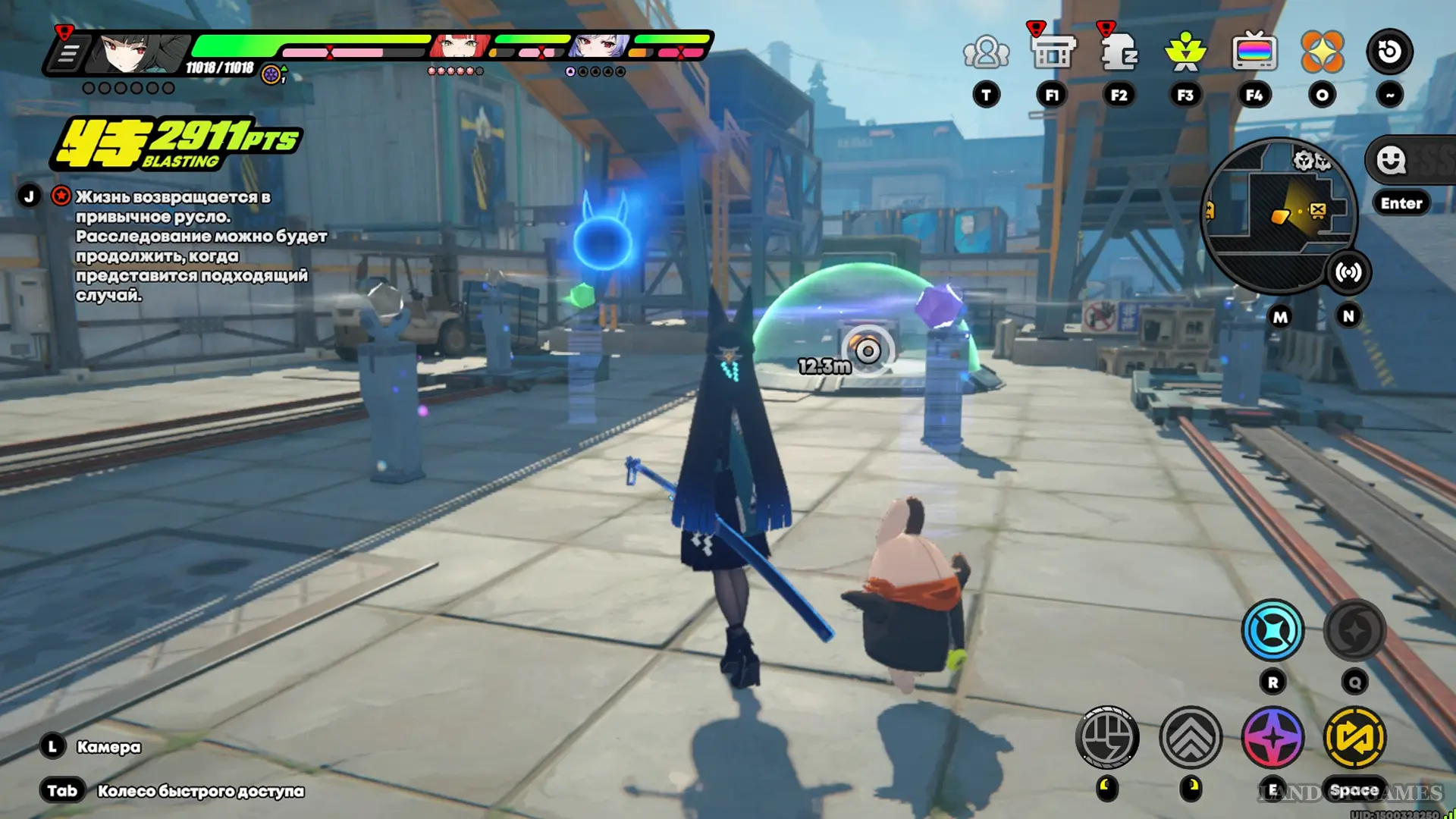Toggle the signal broadcast button by minimap
Image resolution: width=1456 pixels, height=819 pixels.
click(x=1348, y=272)
